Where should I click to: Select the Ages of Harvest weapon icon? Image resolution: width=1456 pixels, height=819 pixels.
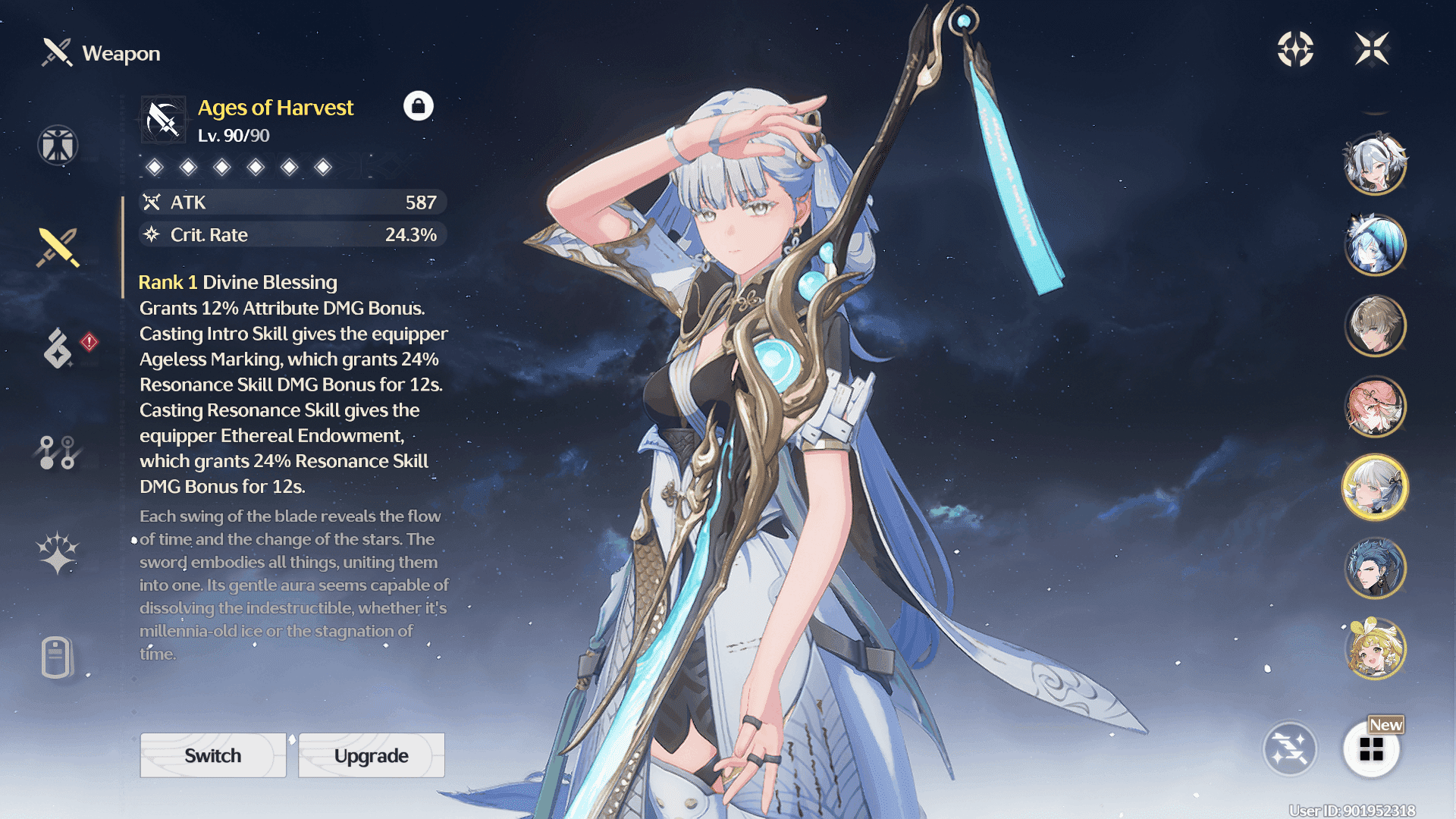tap(163, 120)
